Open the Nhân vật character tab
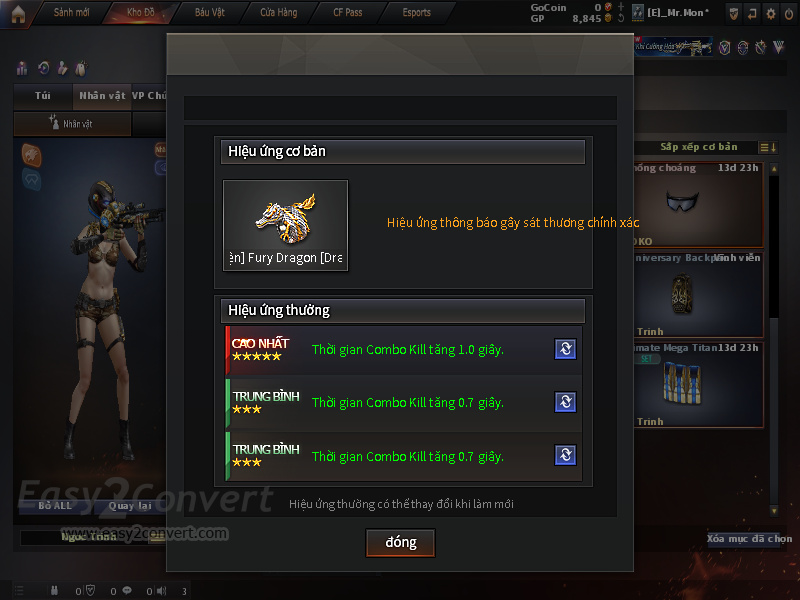800x600 pixels. pos(102,96)
